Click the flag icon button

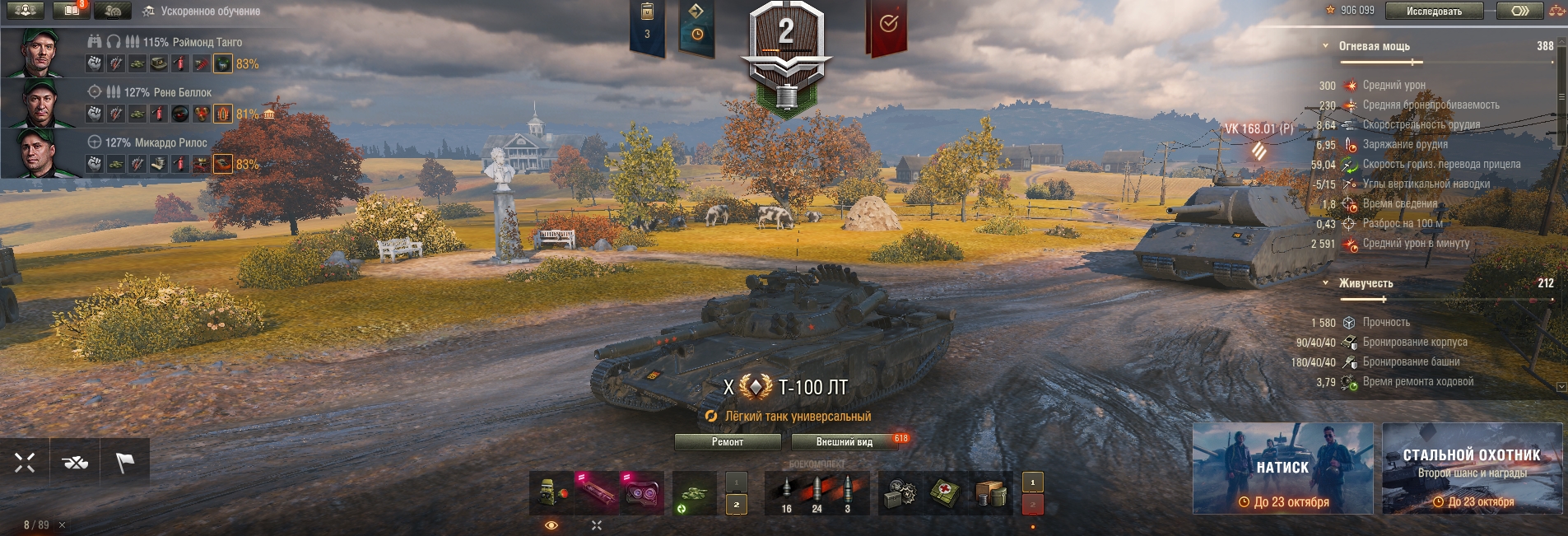tap(124, 463)
